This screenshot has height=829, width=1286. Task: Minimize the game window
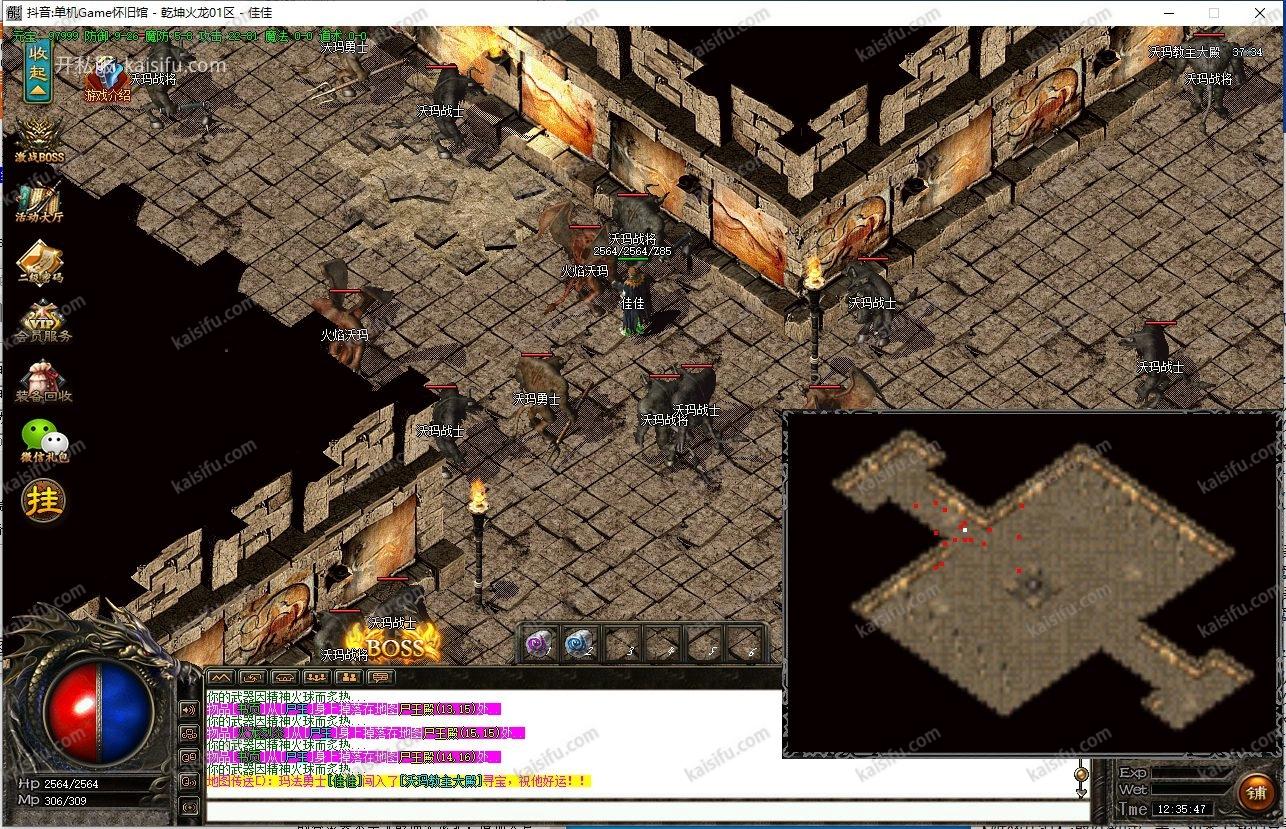[x=1169, y=13]
